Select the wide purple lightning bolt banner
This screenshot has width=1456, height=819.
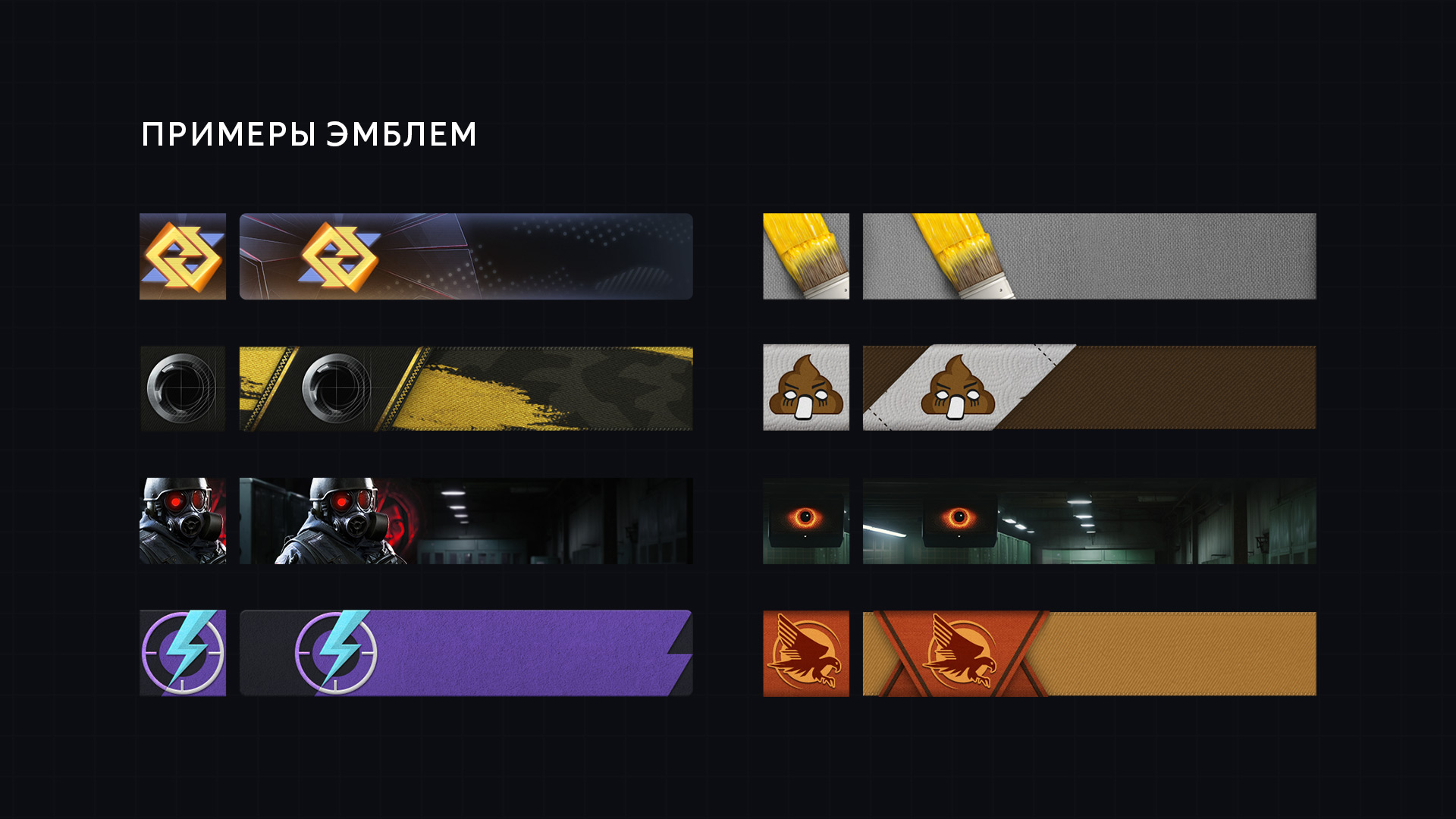point(466,653)
